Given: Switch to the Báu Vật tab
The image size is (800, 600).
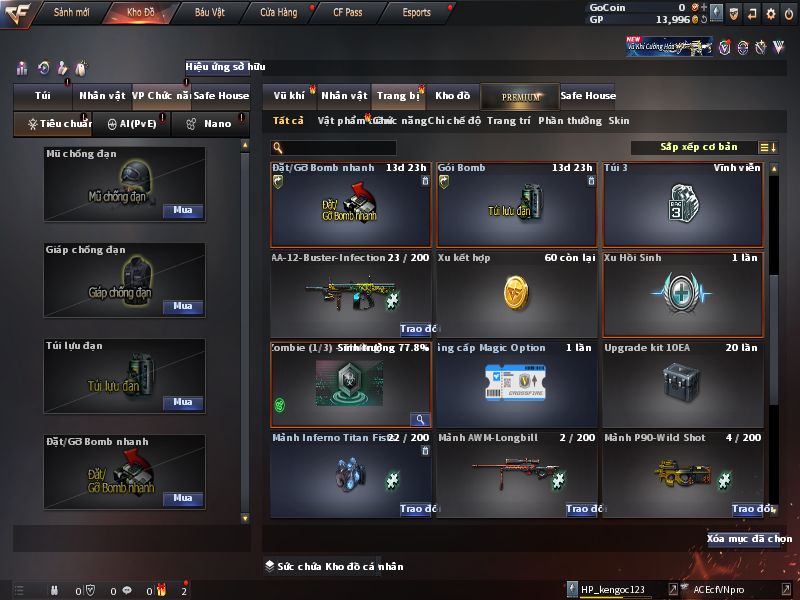Looking at the screenshot, I should coord(209,13).
